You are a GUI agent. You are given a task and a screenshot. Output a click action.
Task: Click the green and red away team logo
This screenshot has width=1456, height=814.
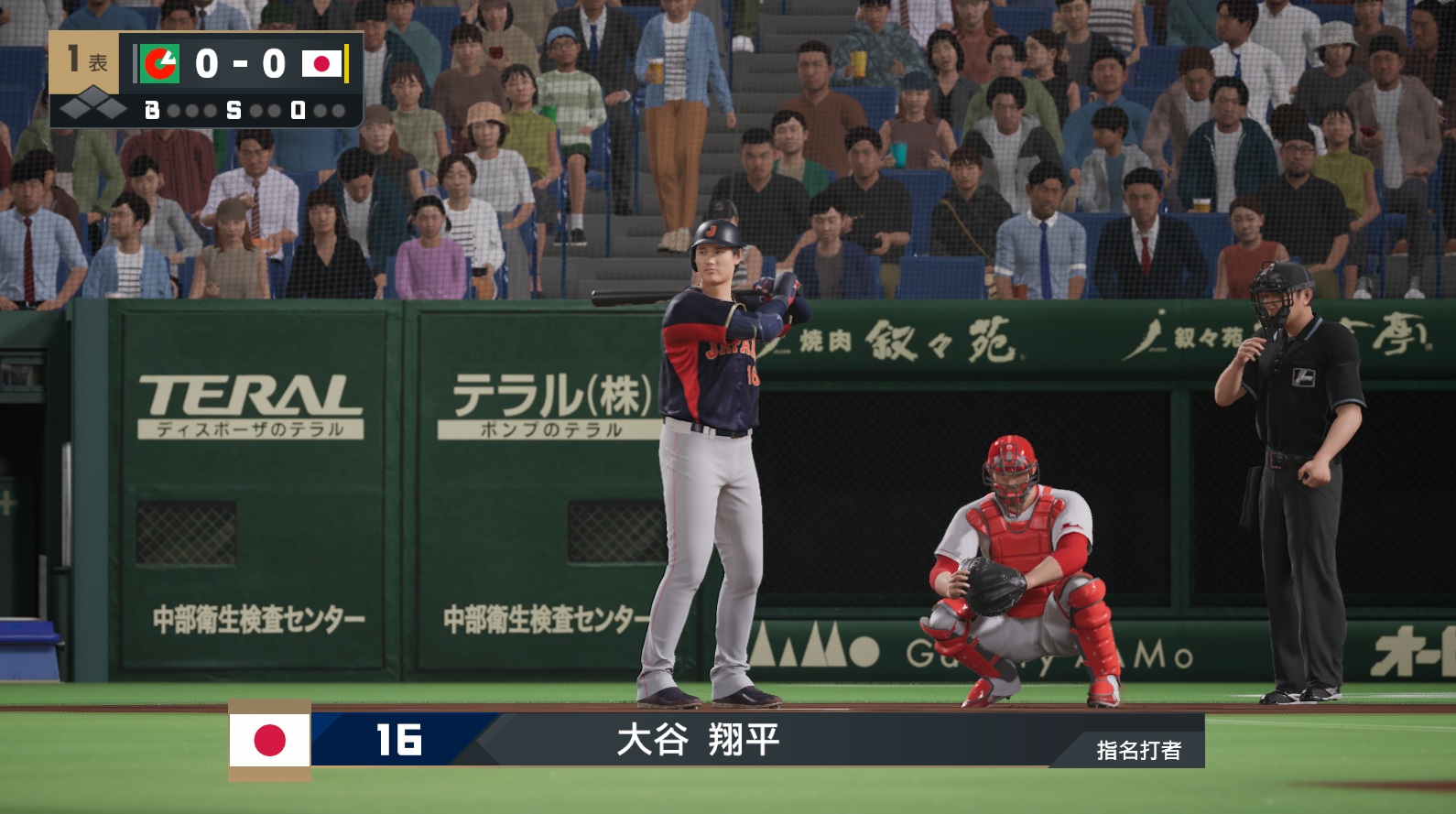pos(160,63)
